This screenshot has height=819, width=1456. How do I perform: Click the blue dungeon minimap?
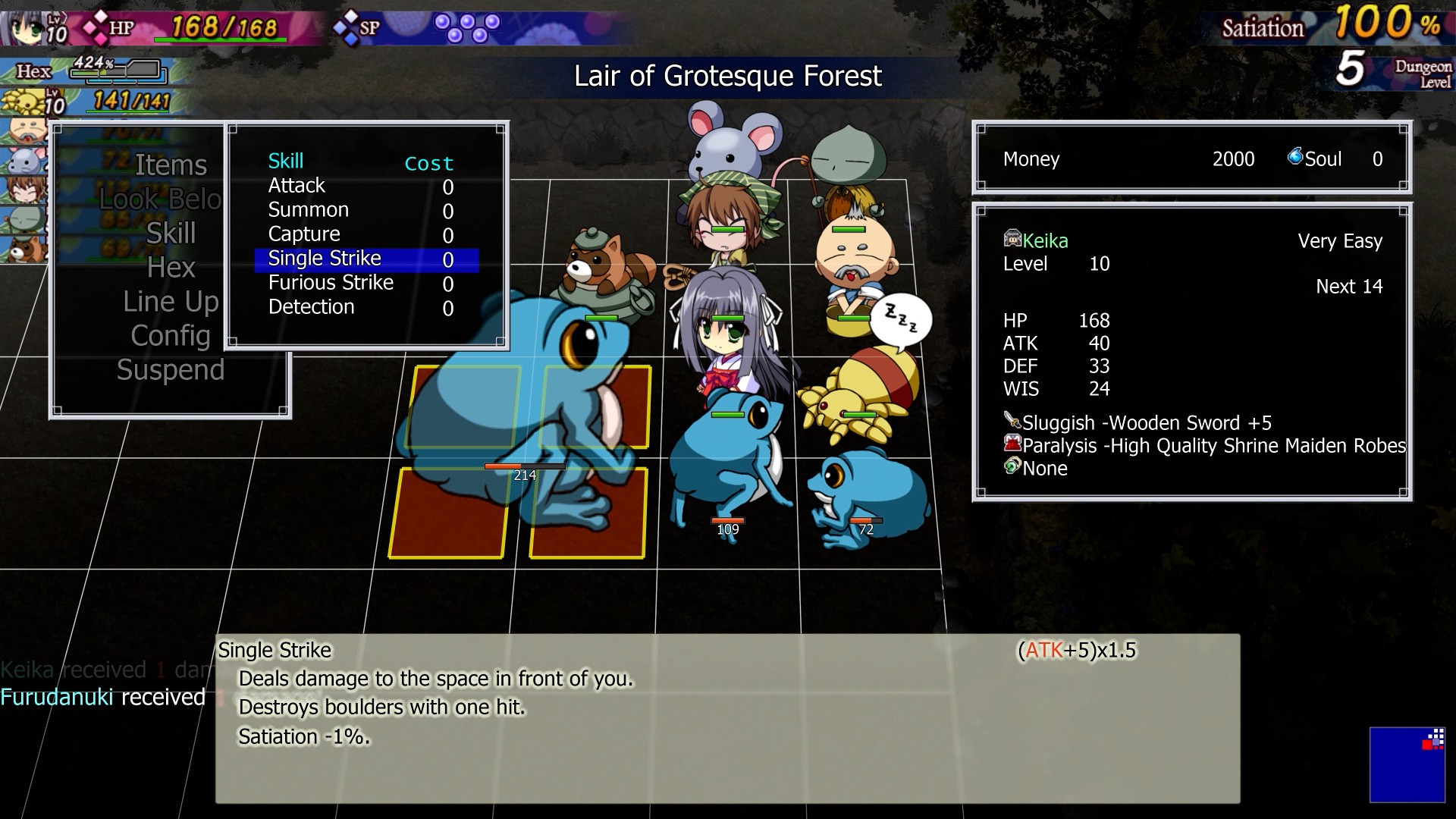[1407, 764]
